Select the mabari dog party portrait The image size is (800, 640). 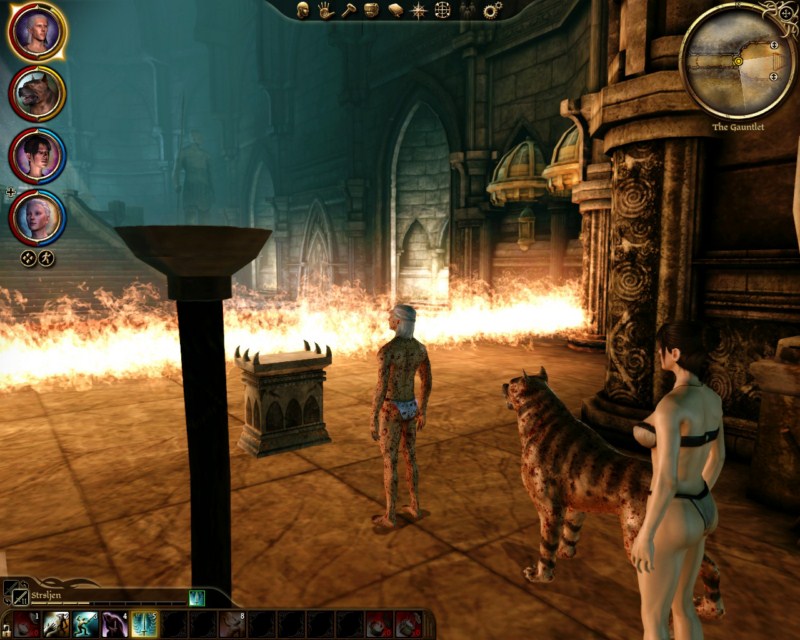[38, 94]
